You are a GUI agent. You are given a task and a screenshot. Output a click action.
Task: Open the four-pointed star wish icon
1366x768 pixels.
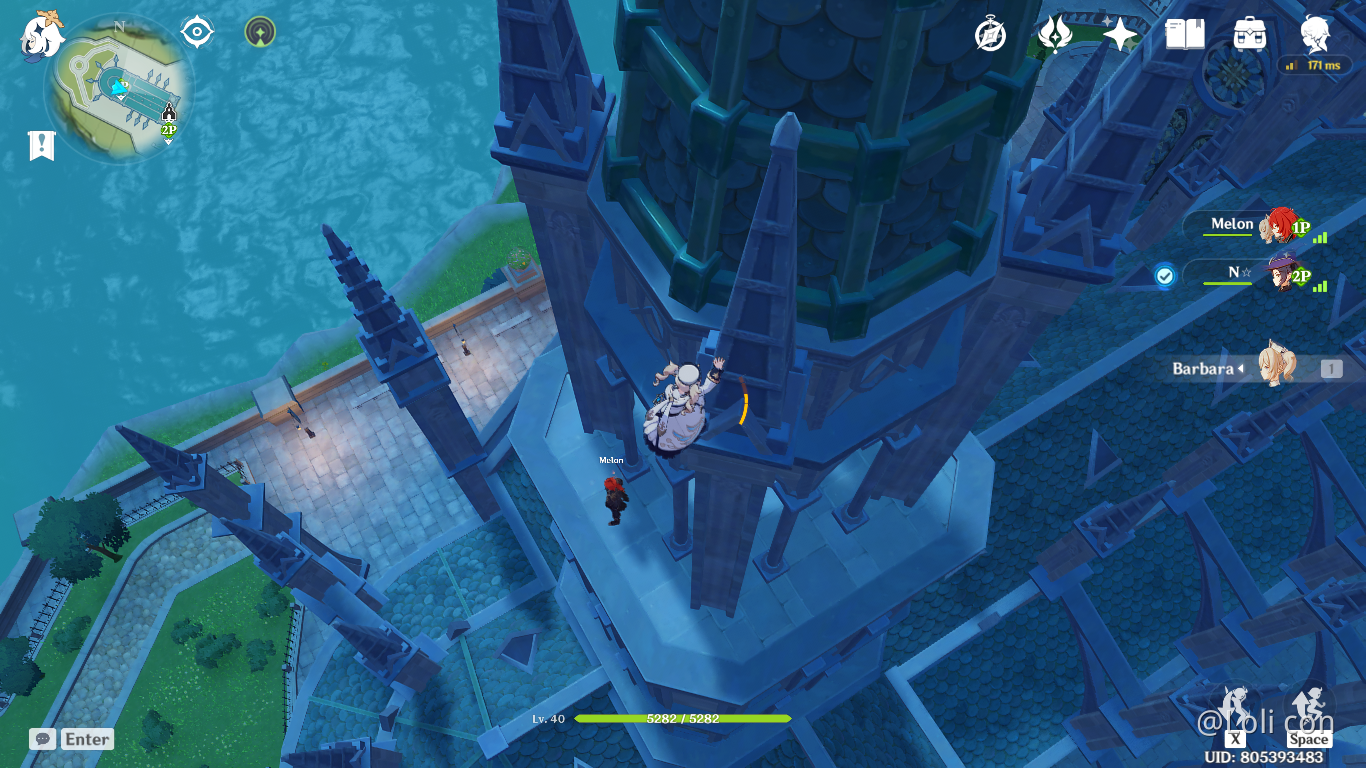[x=1120, y=35]
